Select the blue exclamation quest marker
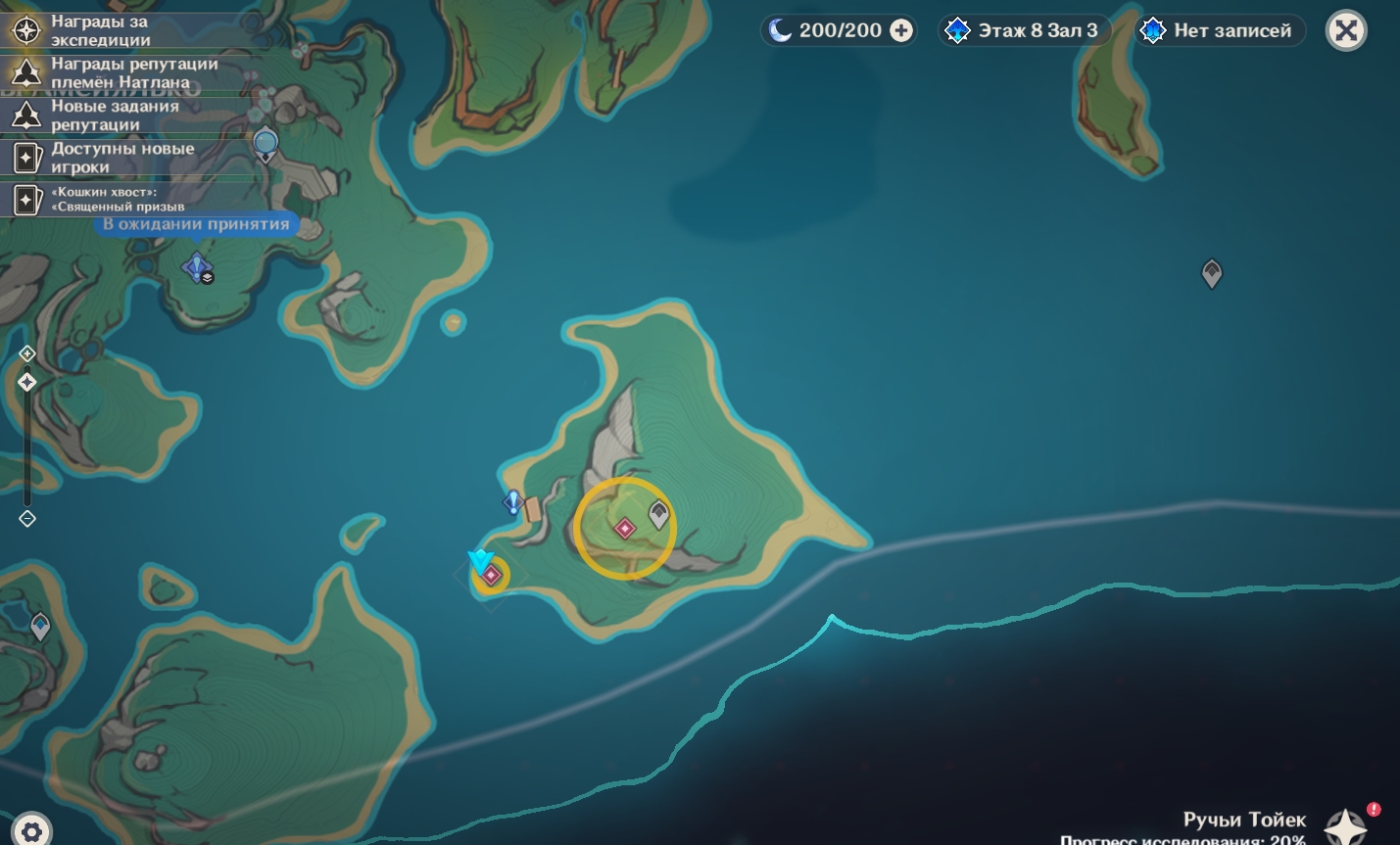Viewport: 1400px width, 845px height. coord(512,502)
